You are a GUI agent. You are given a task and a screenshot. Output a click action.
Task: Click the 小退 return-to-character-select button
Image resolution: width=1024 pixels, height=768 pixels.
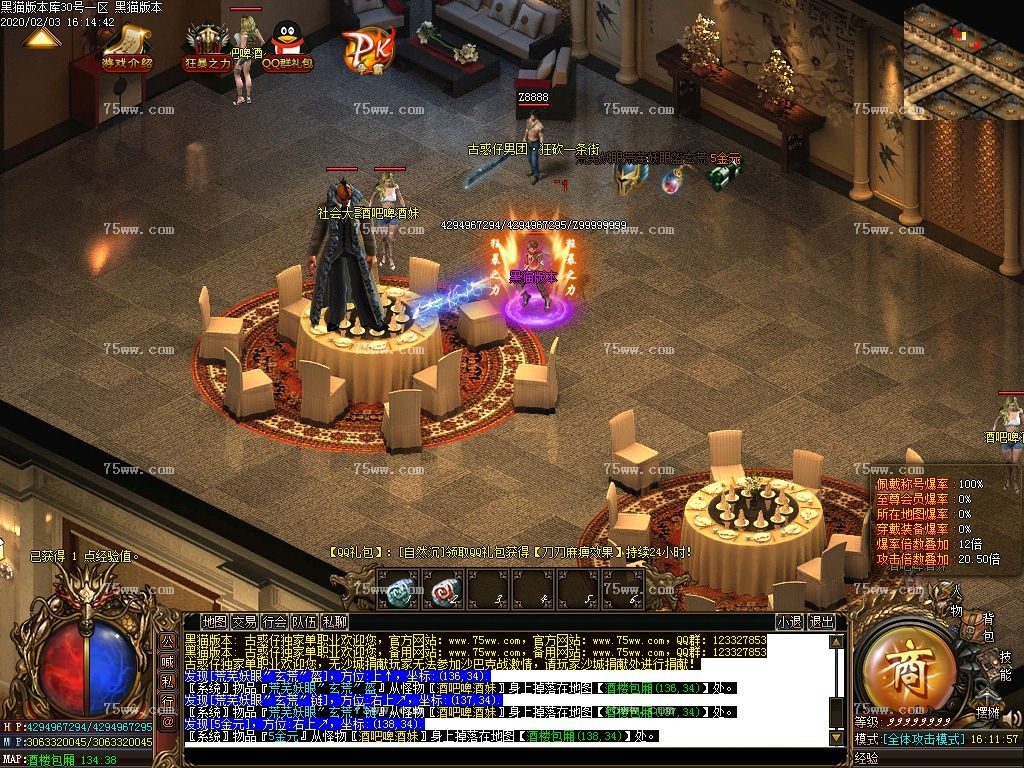pyautogui.click(x=789, y=622)
